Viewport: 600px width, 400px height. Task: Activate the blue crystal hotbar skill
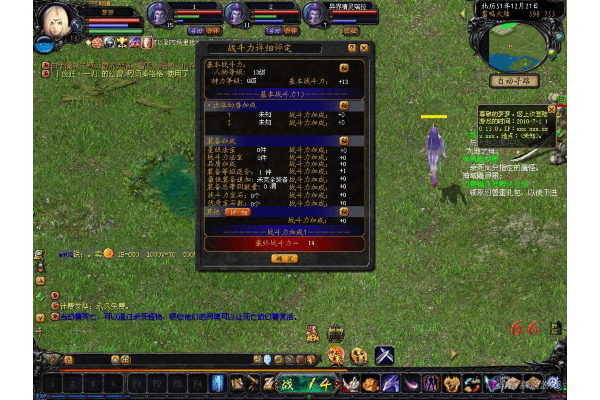tap(218, 383)
